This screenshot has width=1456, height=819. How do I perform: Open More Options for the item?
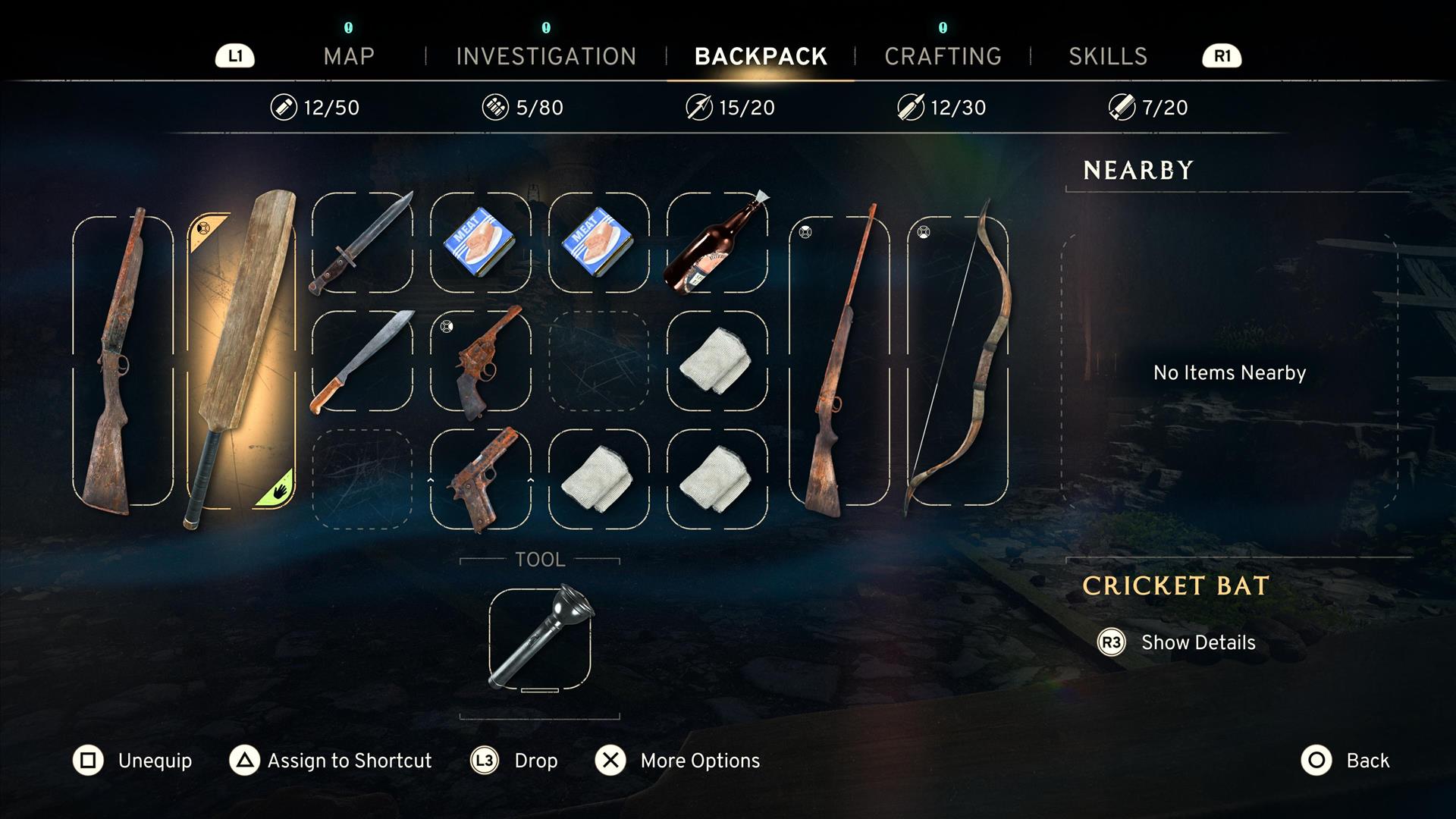(677, 761)
